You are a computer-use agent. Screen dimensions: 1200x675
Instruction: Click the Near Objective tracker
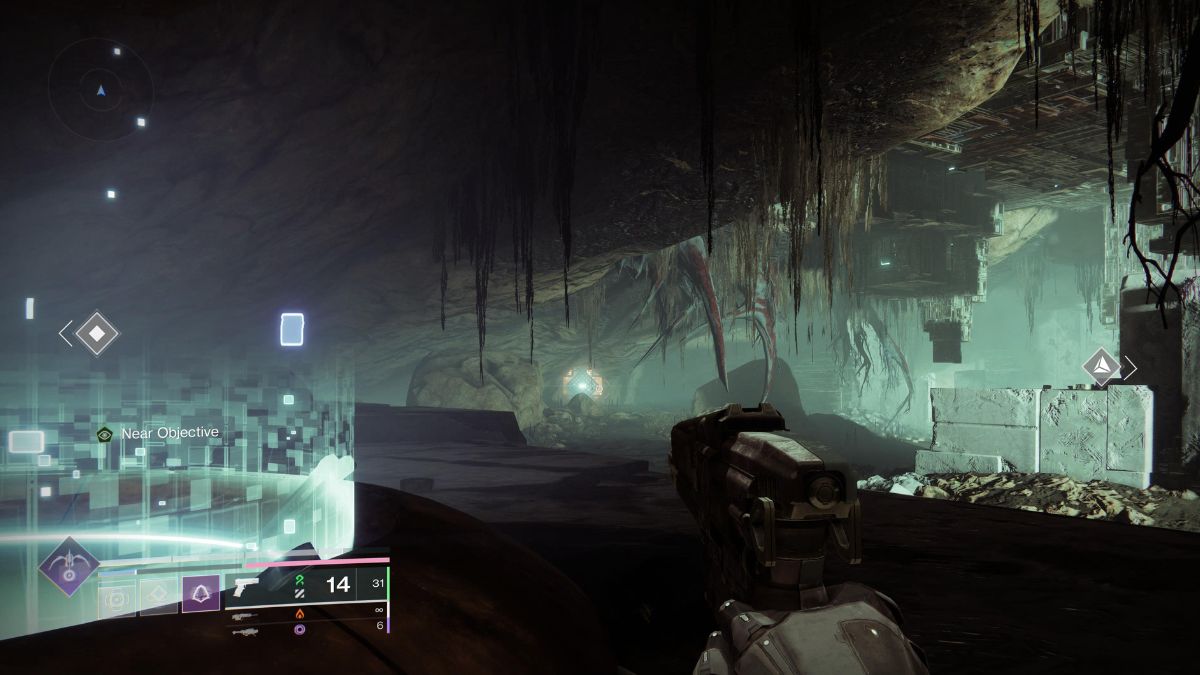[x=158, y=433]
